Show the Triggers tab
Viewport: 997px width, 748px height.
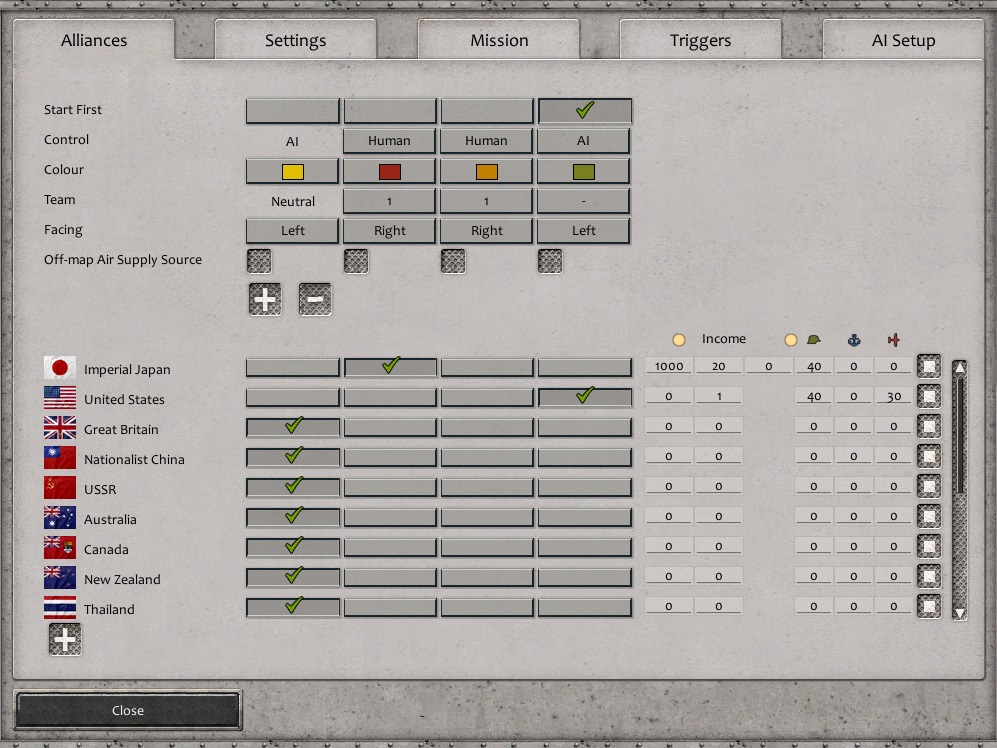pyautogui.click(x=700, y=41)
